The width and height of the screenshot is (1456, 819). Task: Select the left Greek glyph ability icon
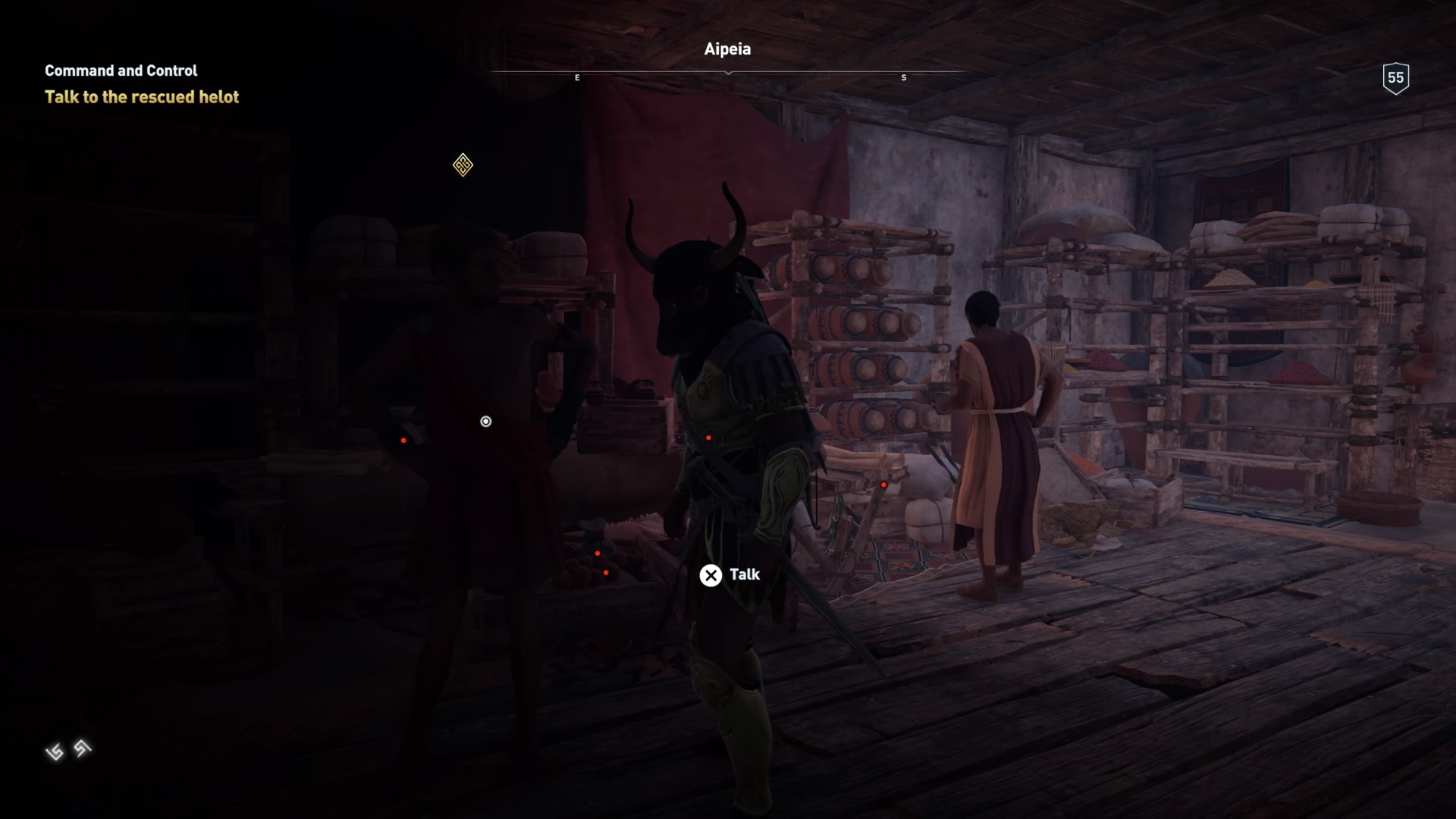click(55, 751)
